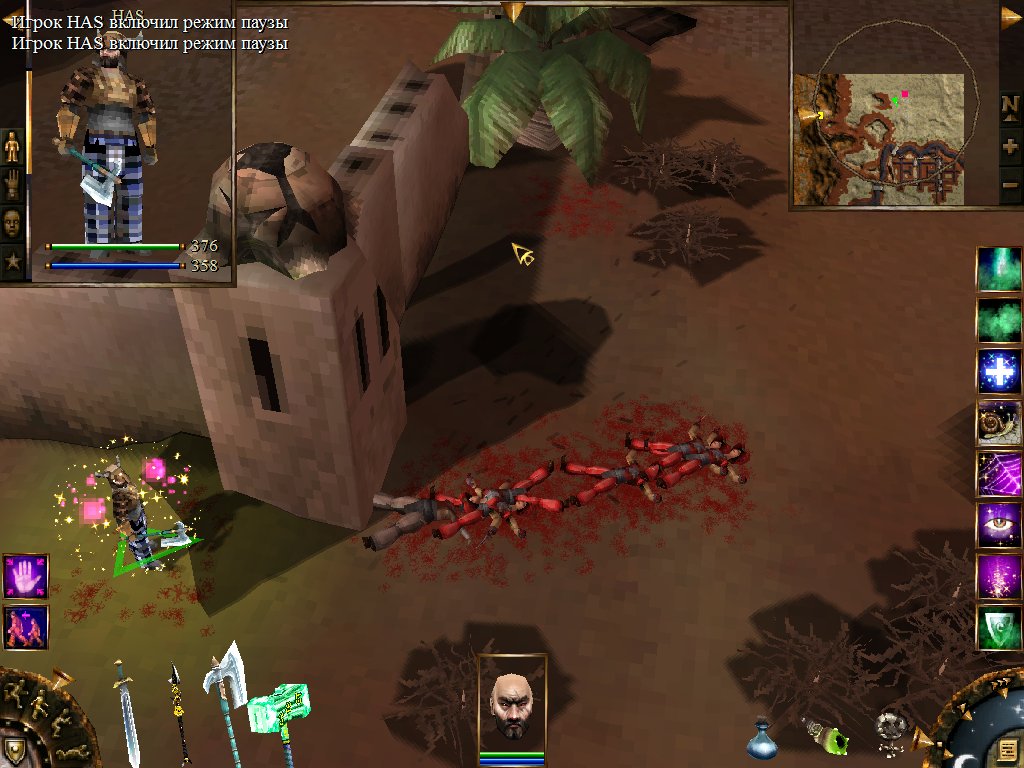This screenshot has width=1024, height=768.
Task: Open the face tab on the character panel
Action: click(x=12, y=220)
